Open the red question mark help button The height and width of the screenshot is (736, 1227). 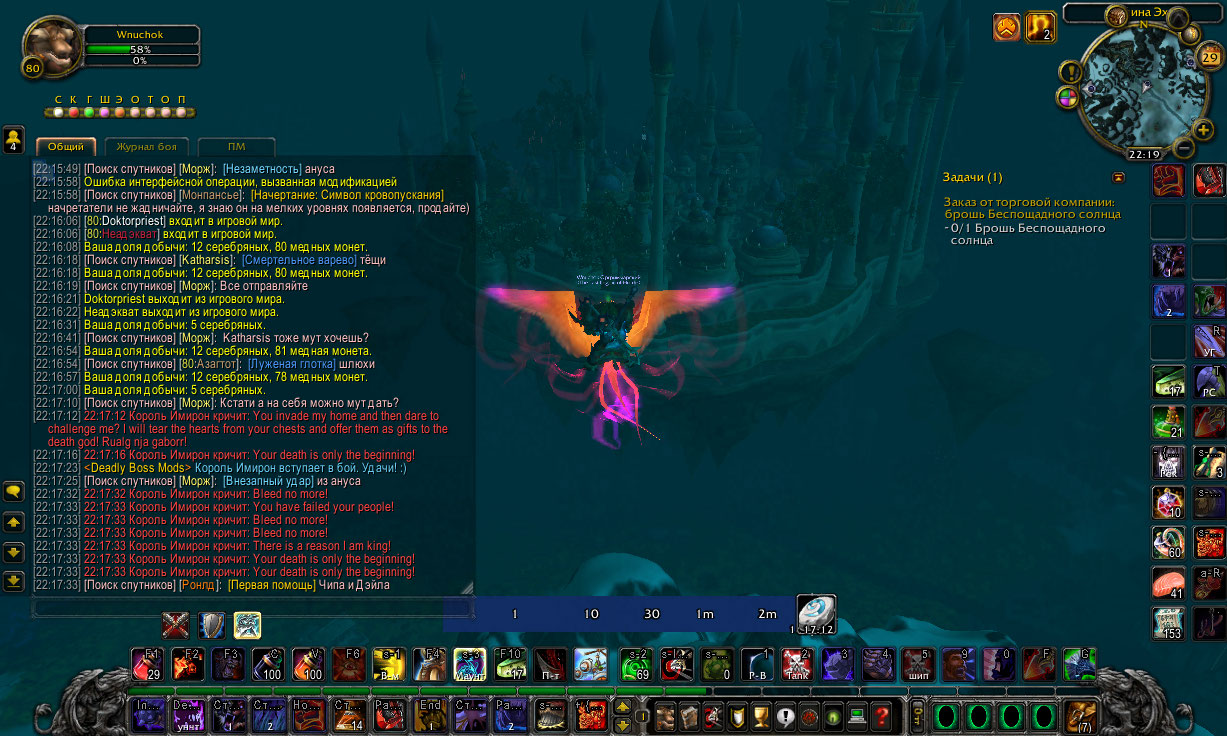pyautogui.click(x=881, y=716)
